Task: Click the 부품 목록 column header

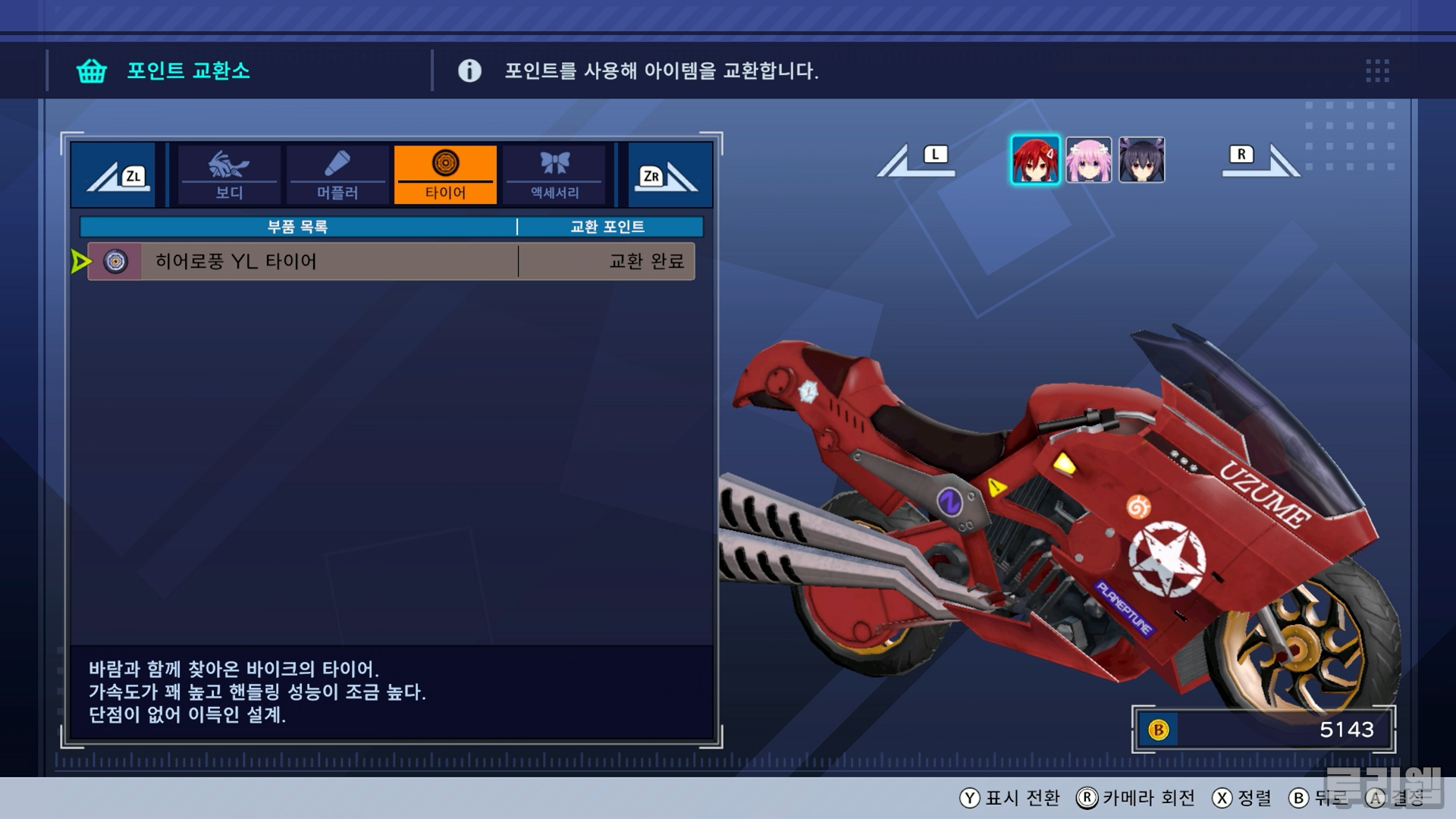Action: point(297,227)
